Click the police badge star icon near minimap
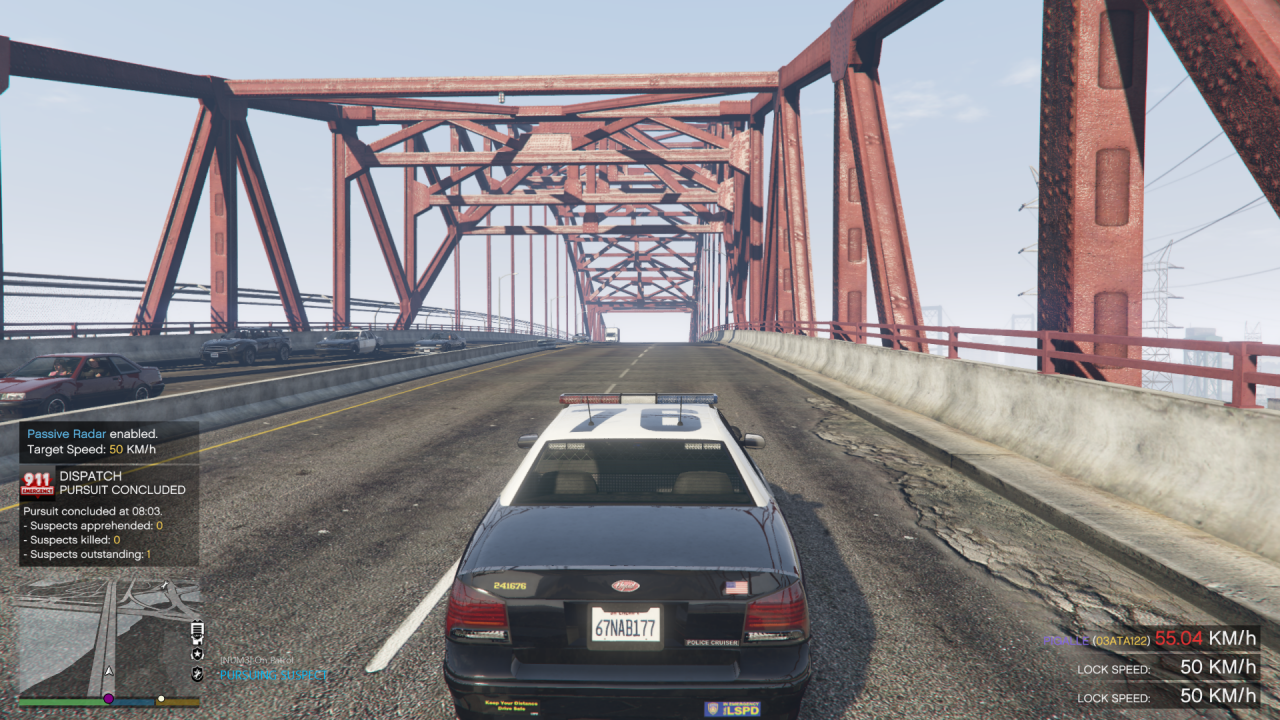 [x=196, y=655]
